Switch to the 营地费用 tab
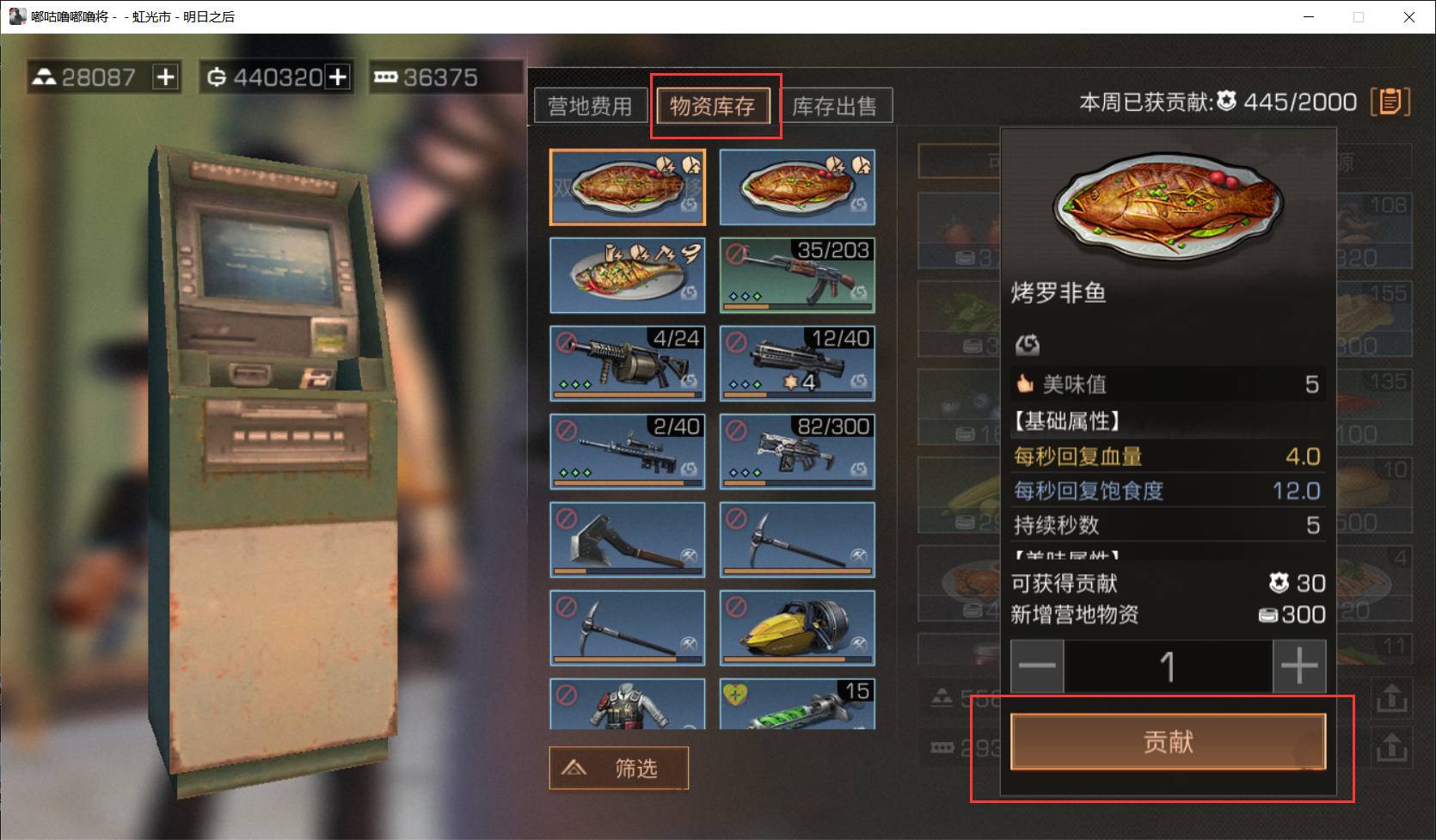 point(590,106)
